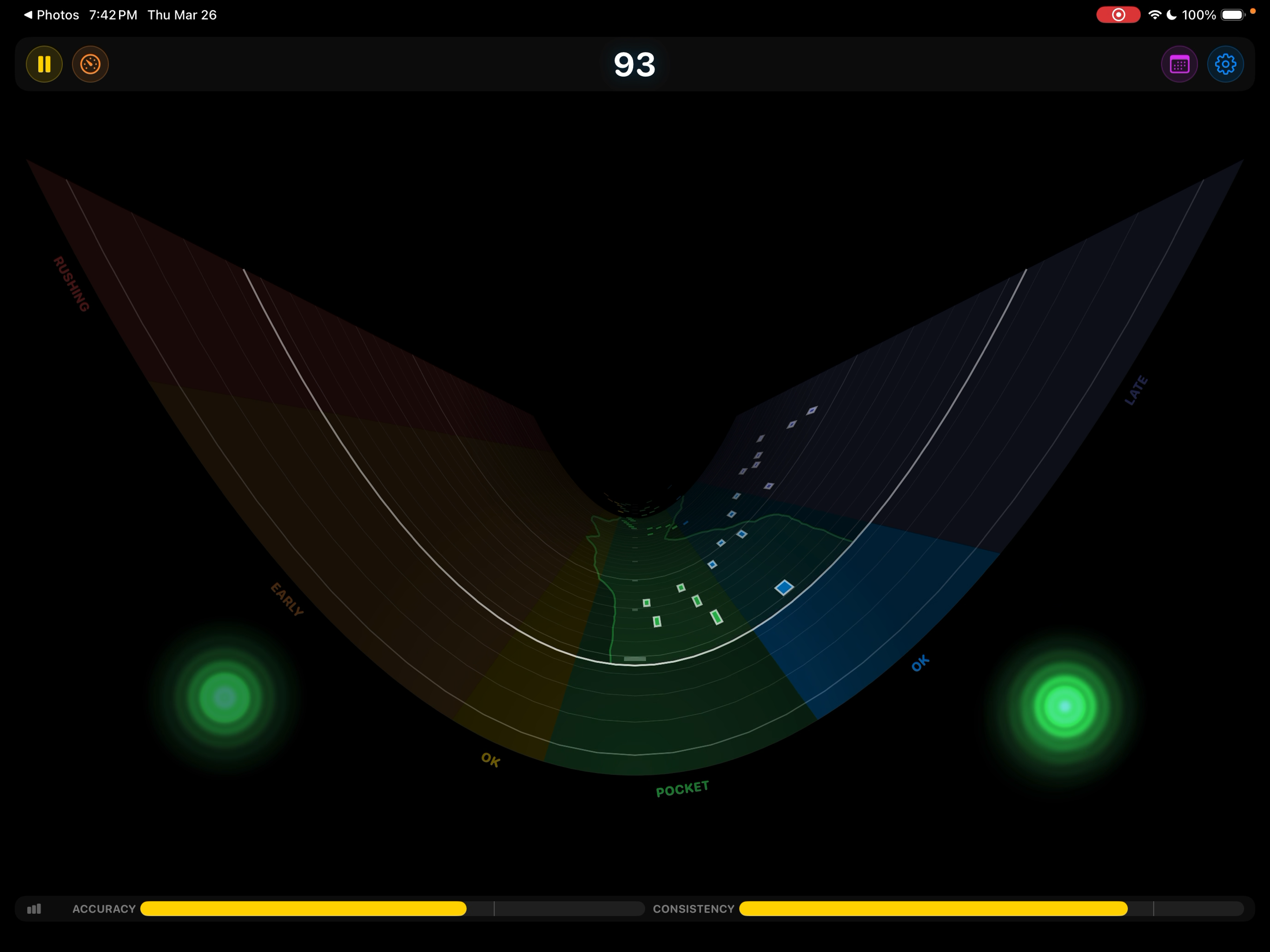Screen dimensions: 1270x952
Task: Open the tempo metronome control
Action: point(90,64)
